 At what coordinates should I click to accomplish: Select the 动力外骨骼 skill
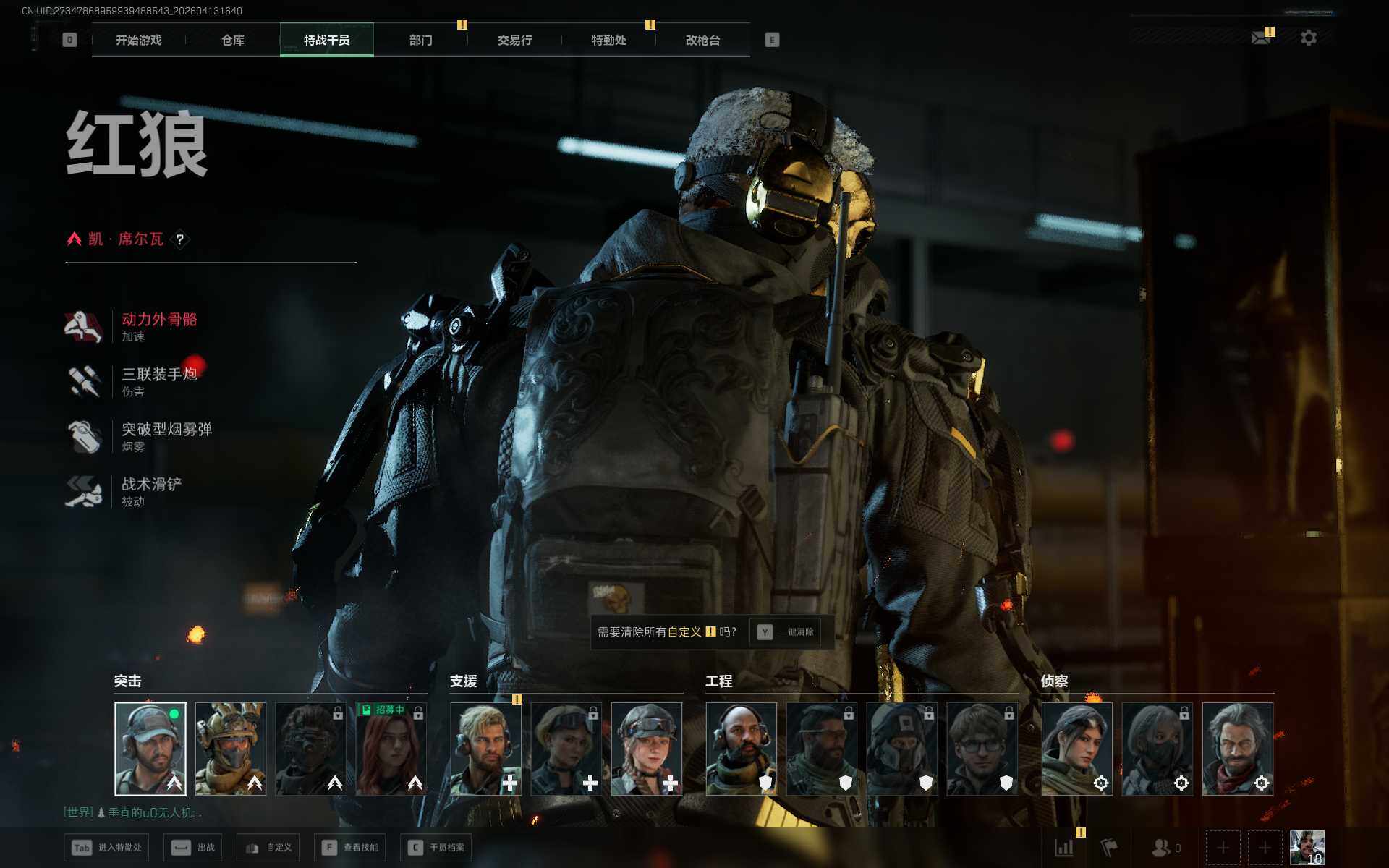158,327
